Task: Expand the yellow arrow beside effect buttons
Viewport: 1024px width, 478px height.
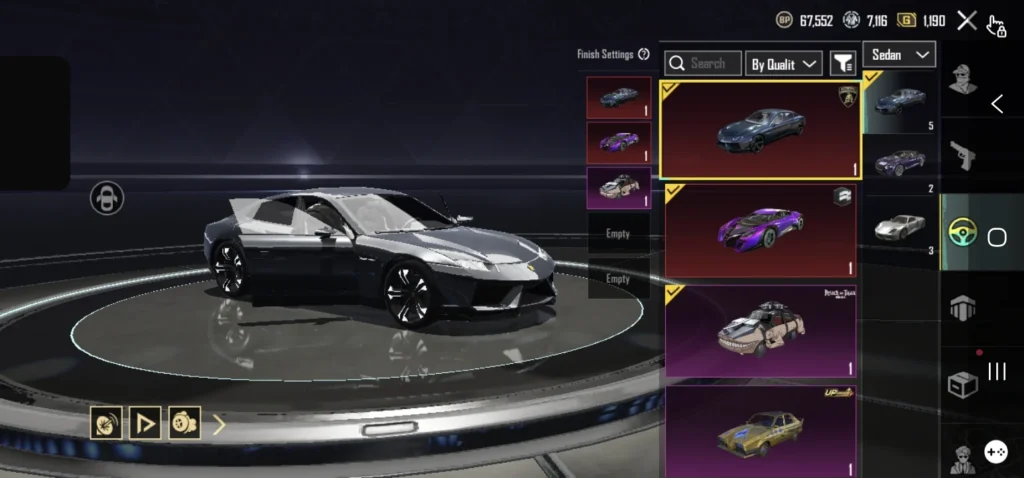Action: click(x=219, y=424)
